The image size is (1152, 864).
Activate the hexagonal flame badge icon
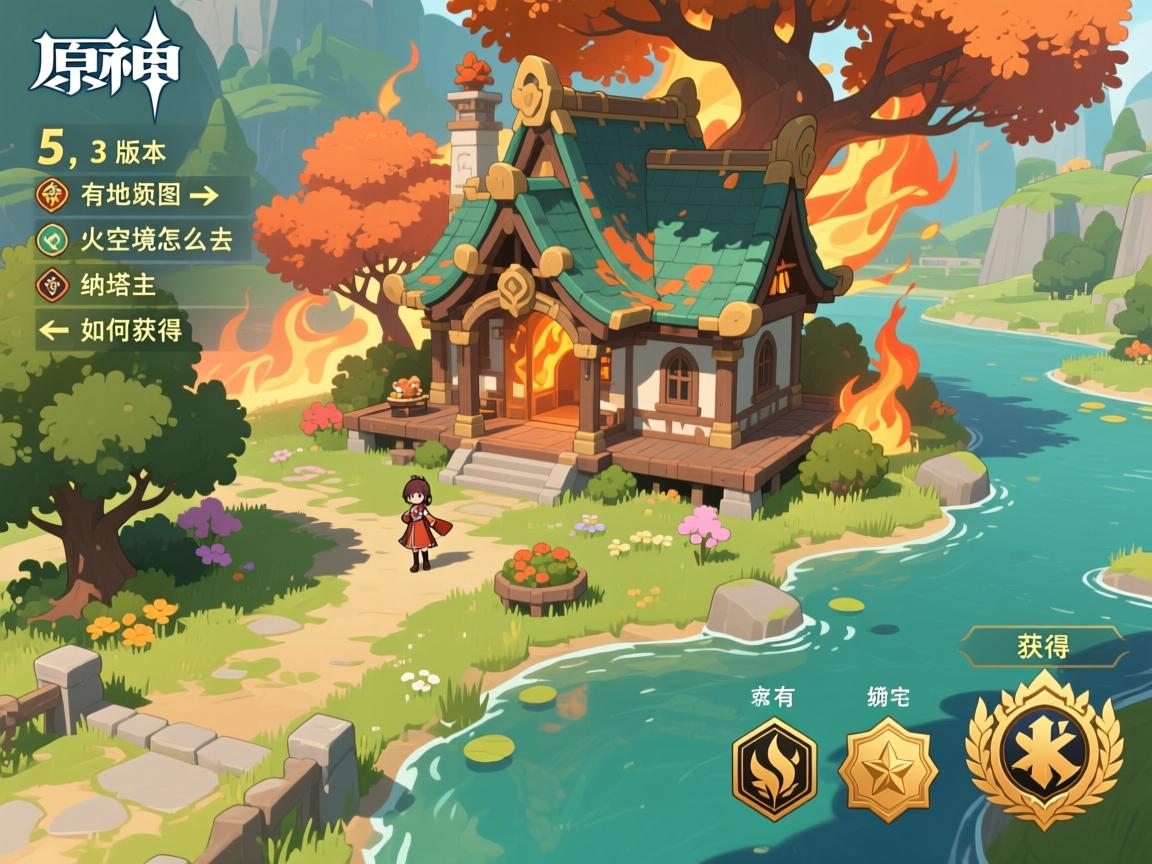(x=774, y=768)
